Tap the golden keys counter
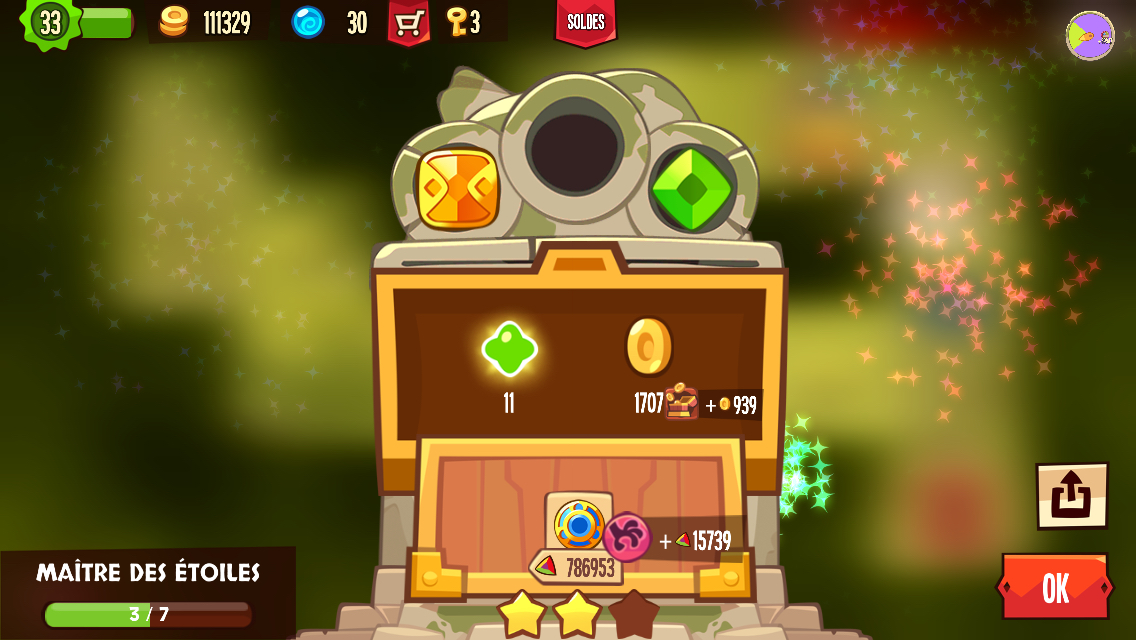The width and height of the screenshot is (1136, 640). point(464,22)
